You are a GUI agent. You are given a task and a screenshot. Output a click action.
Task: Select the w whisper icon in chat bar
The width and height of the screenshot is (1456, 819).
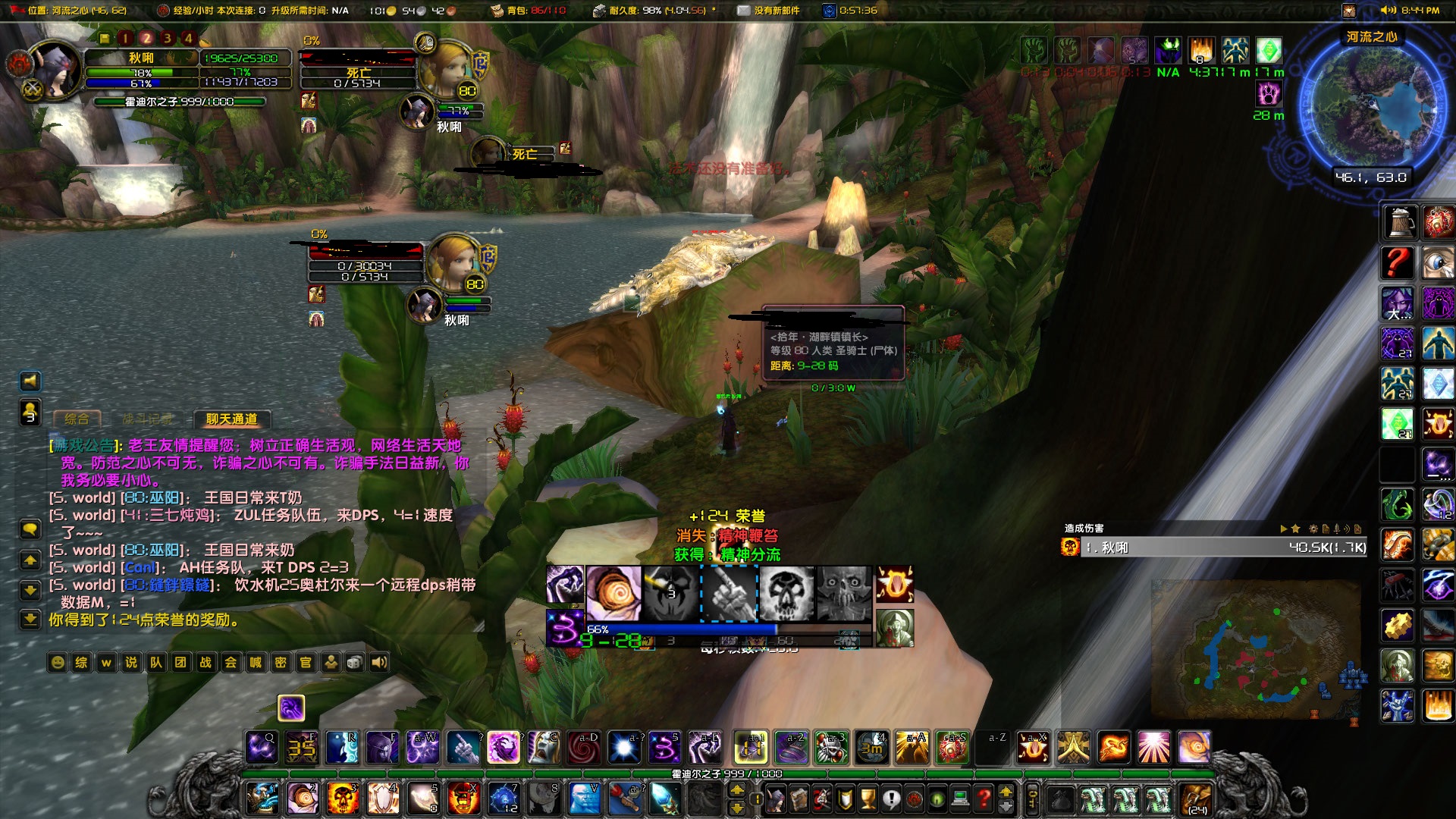tap(106, 662)
